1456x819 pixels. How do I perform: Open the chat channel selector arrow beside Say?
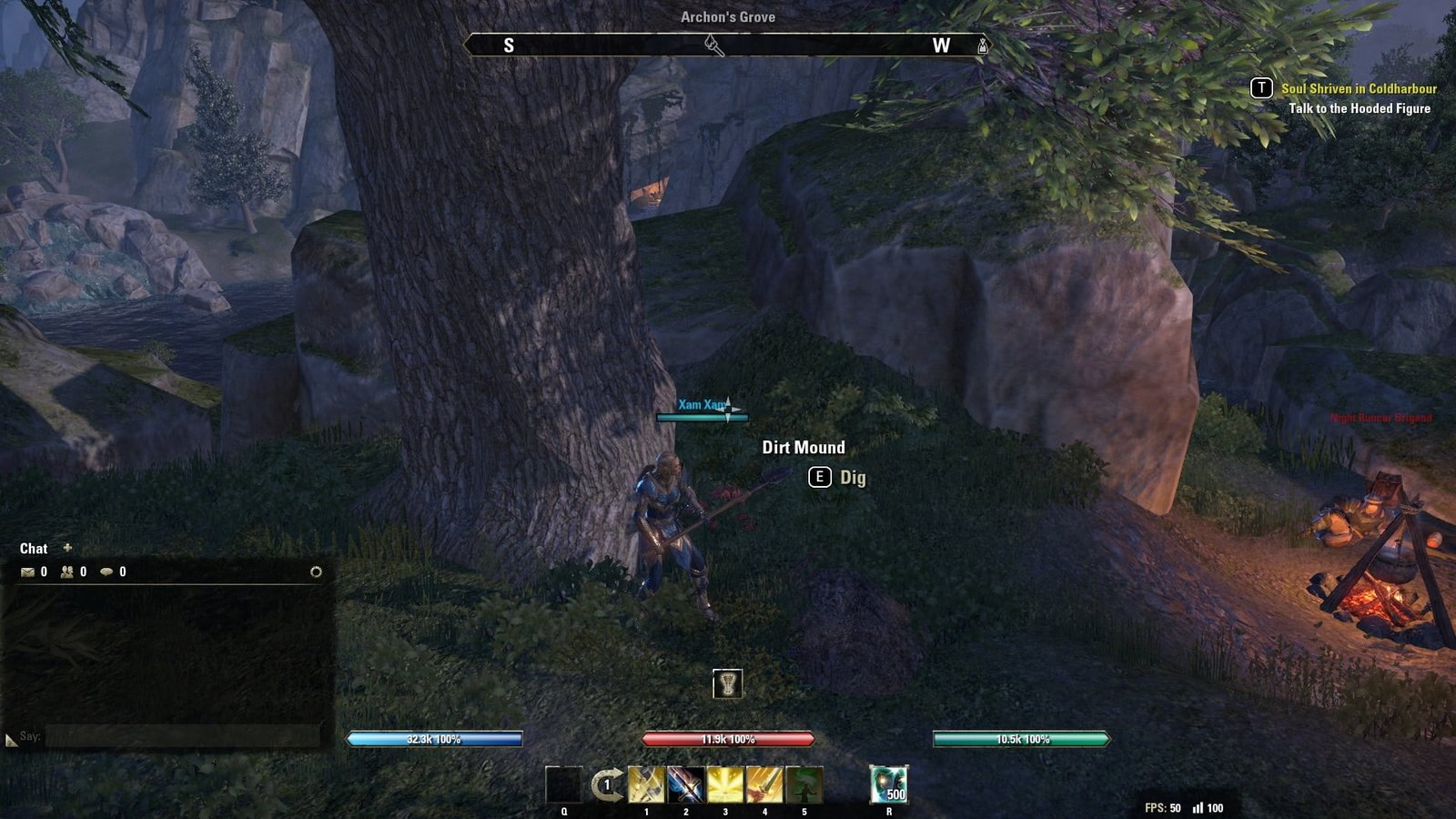[x=11, y=740]
